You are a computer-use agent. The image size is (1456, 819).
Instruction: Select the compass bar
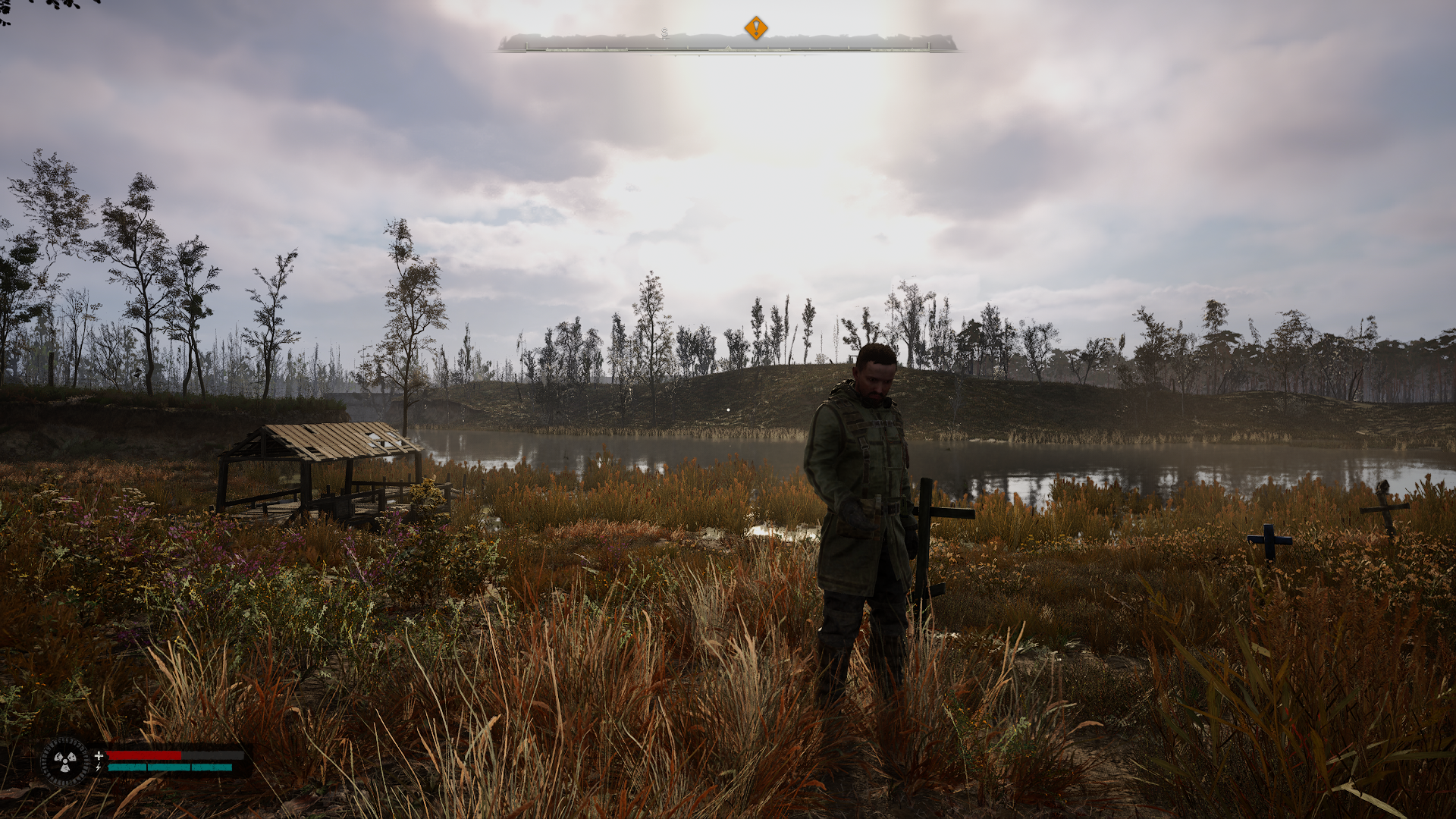[x=726, y=44]
